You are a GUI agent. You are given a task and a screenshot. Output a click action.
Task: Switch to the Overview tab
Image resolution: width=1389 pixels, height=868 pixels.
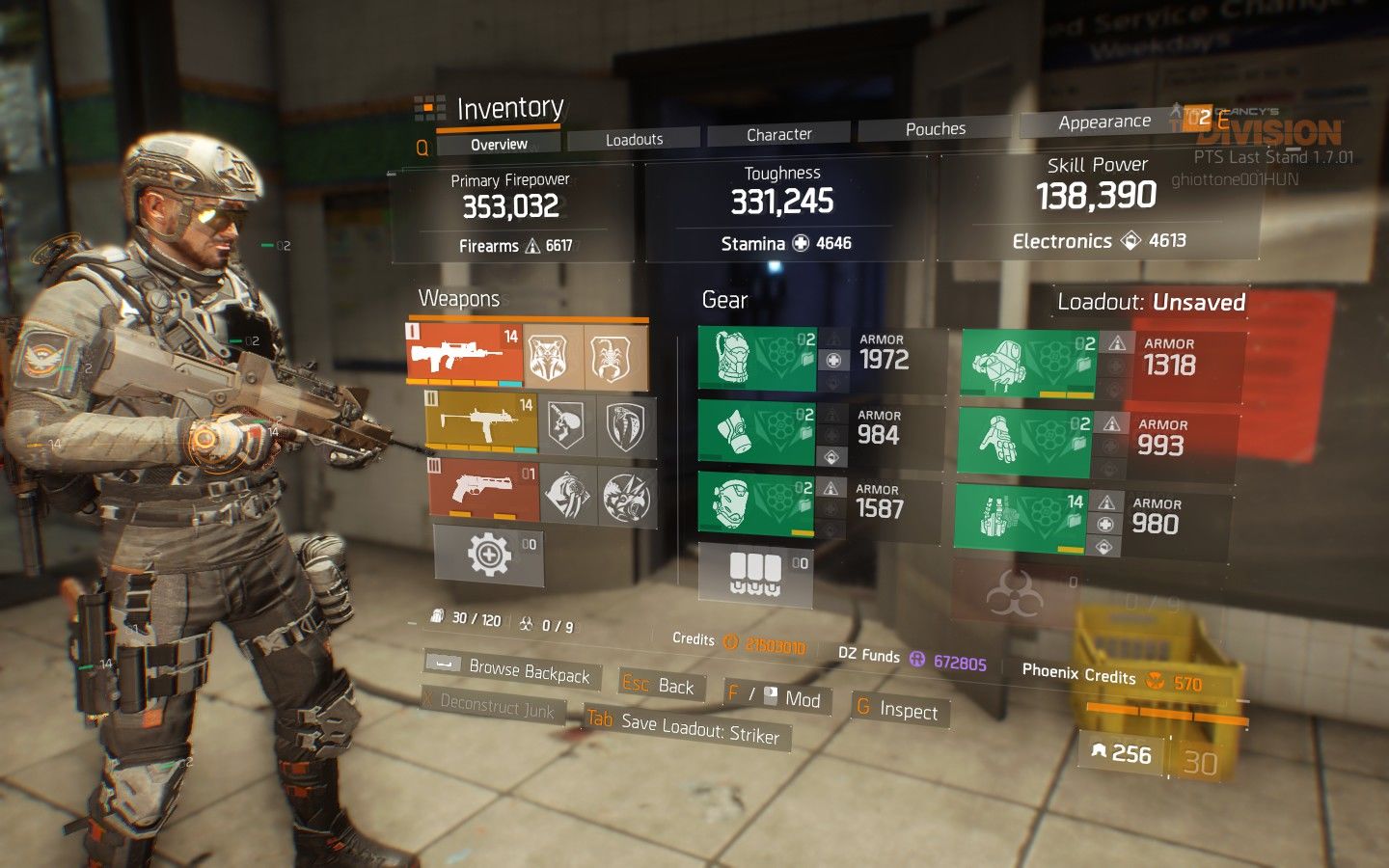click(x=499, y=145)
